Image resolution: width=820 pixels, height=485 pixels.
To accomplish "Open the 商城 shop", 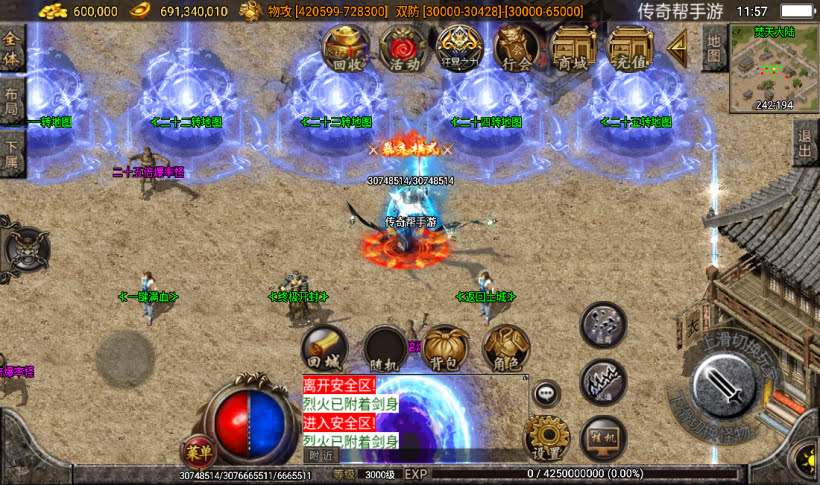I will 574,48.
